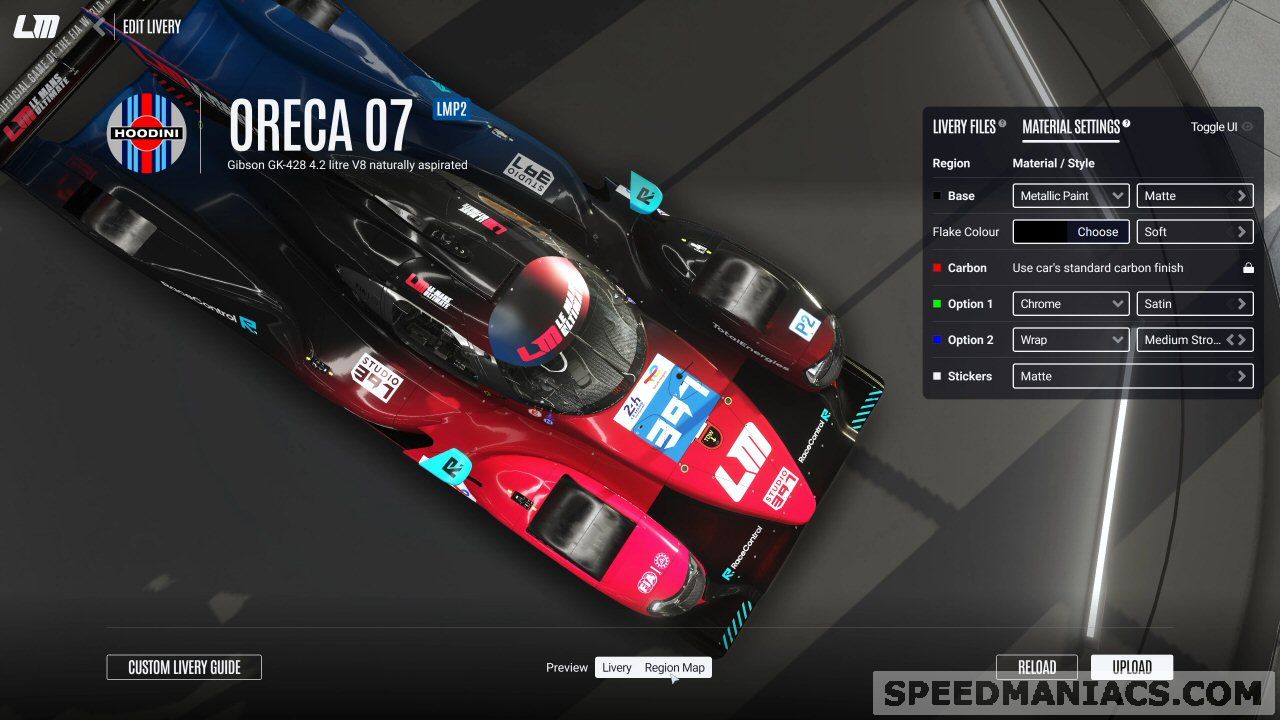
Task: Upload the livery
Action: (x=1131, y=667)
